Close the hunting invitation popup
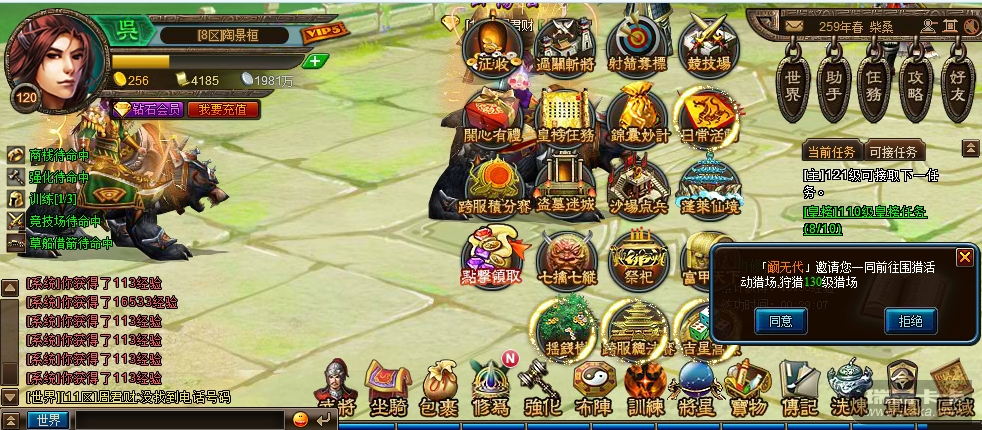The width and height of the screenshot is (982, 430). (x=964, y=258)
